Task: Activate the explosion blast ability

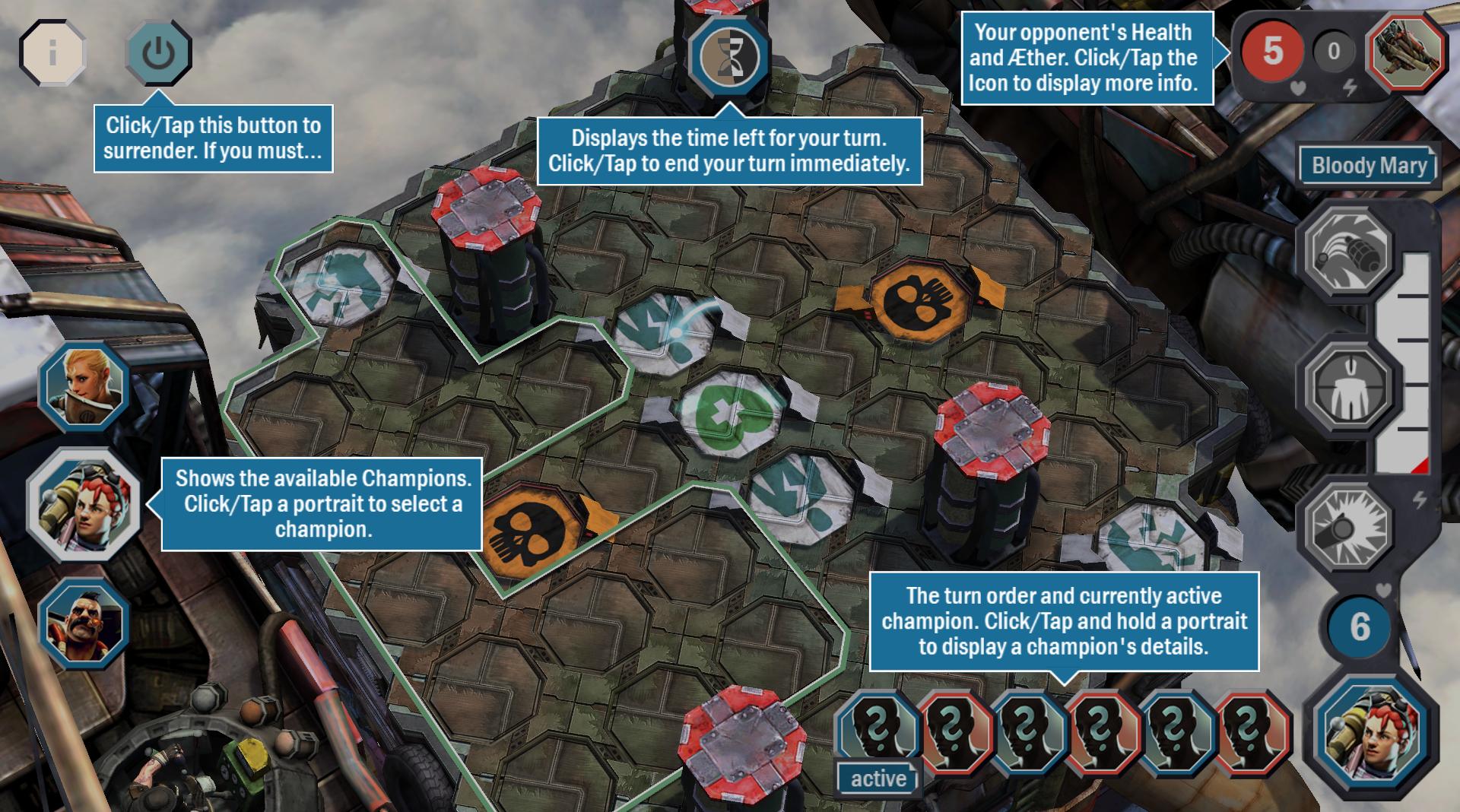Action: [x=1348, y=525]
